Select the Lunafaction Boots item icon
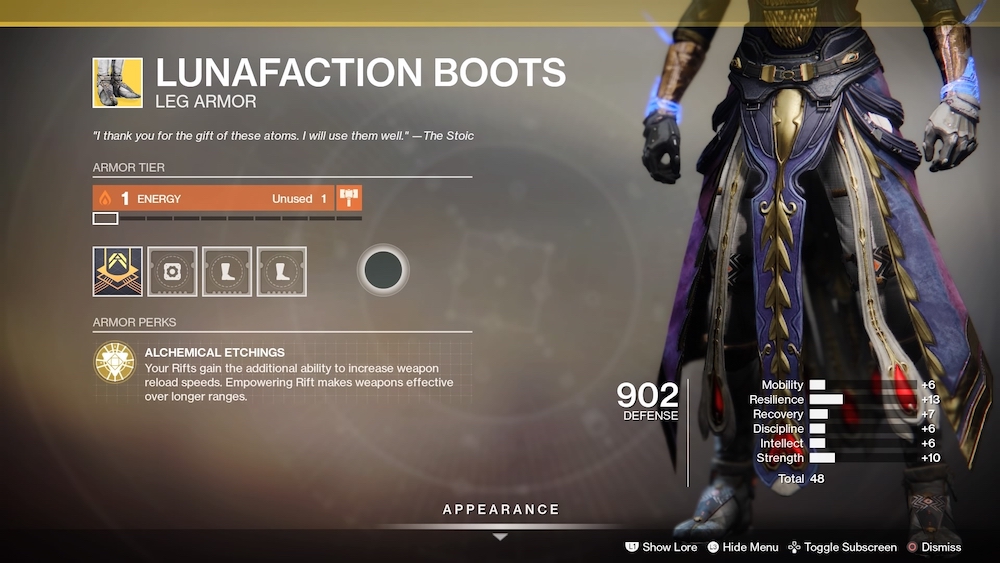Image resolution: width=1000 pixels, height=563 pixels. click(x=118, y=82)
